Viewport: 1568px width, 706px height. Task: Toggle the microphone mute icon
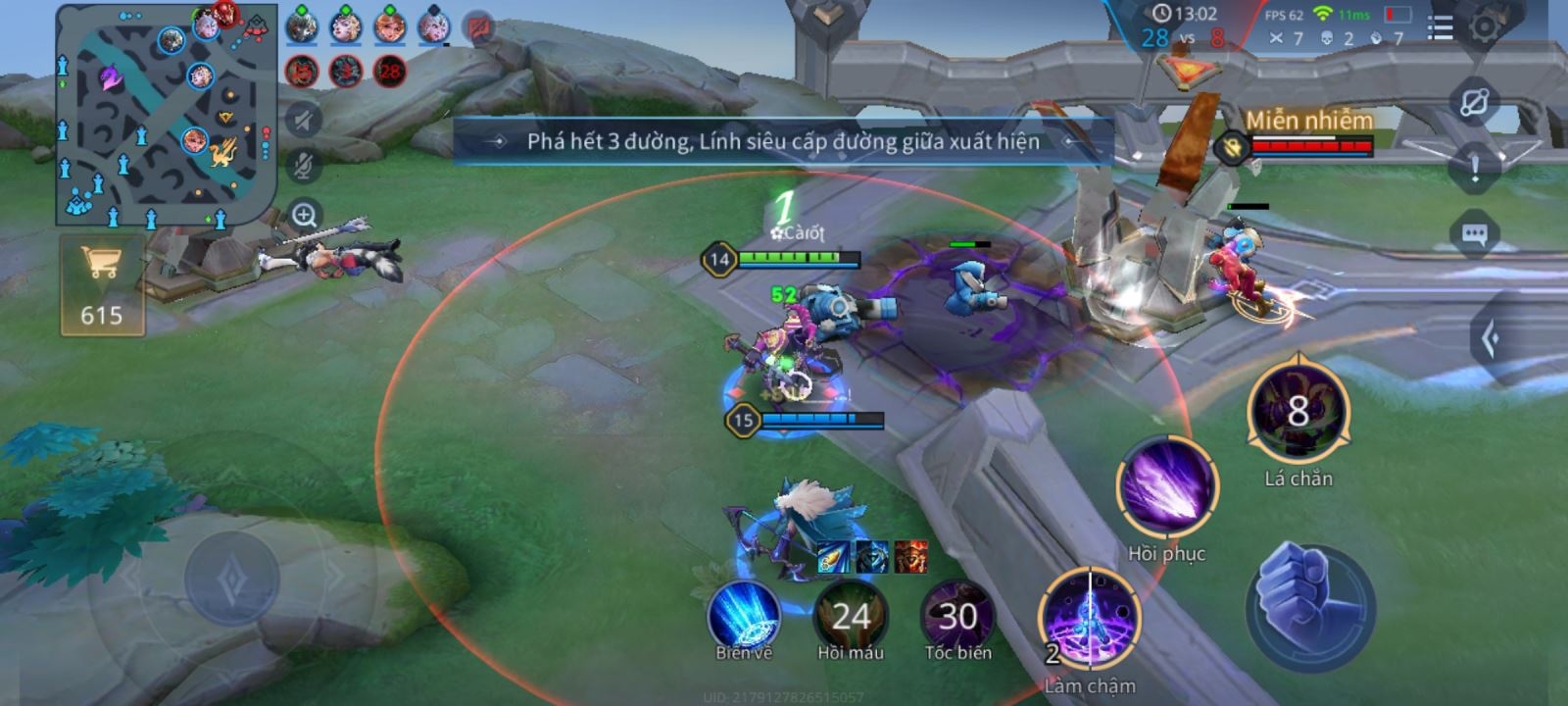click(x=305, y=166)
